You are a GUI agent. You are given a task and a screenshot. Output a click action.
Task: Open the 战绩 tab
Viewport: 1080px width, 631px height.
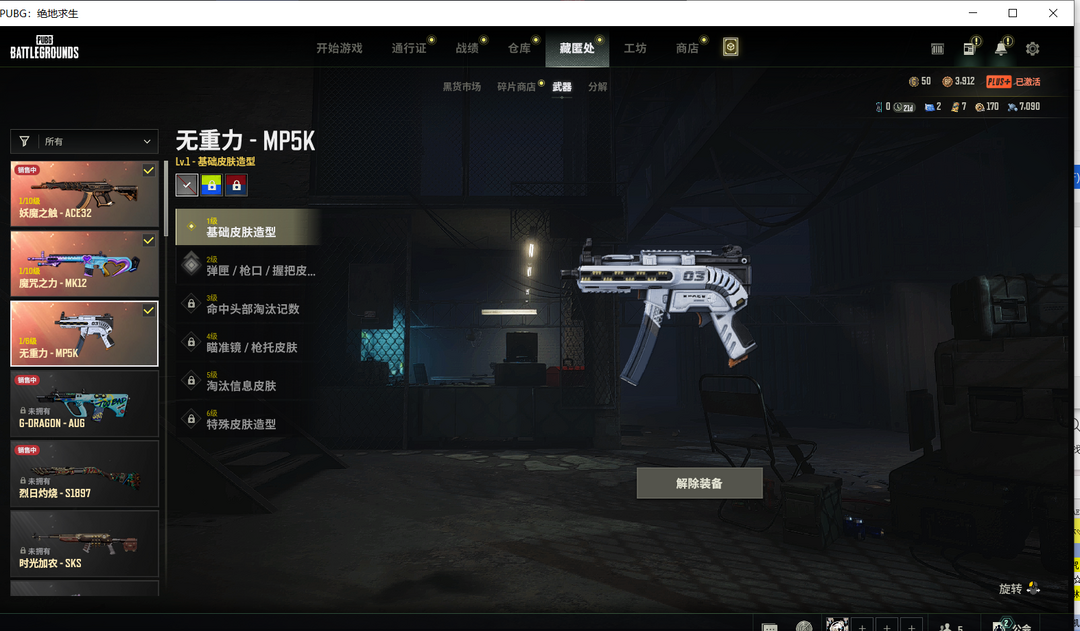(467, 48)
